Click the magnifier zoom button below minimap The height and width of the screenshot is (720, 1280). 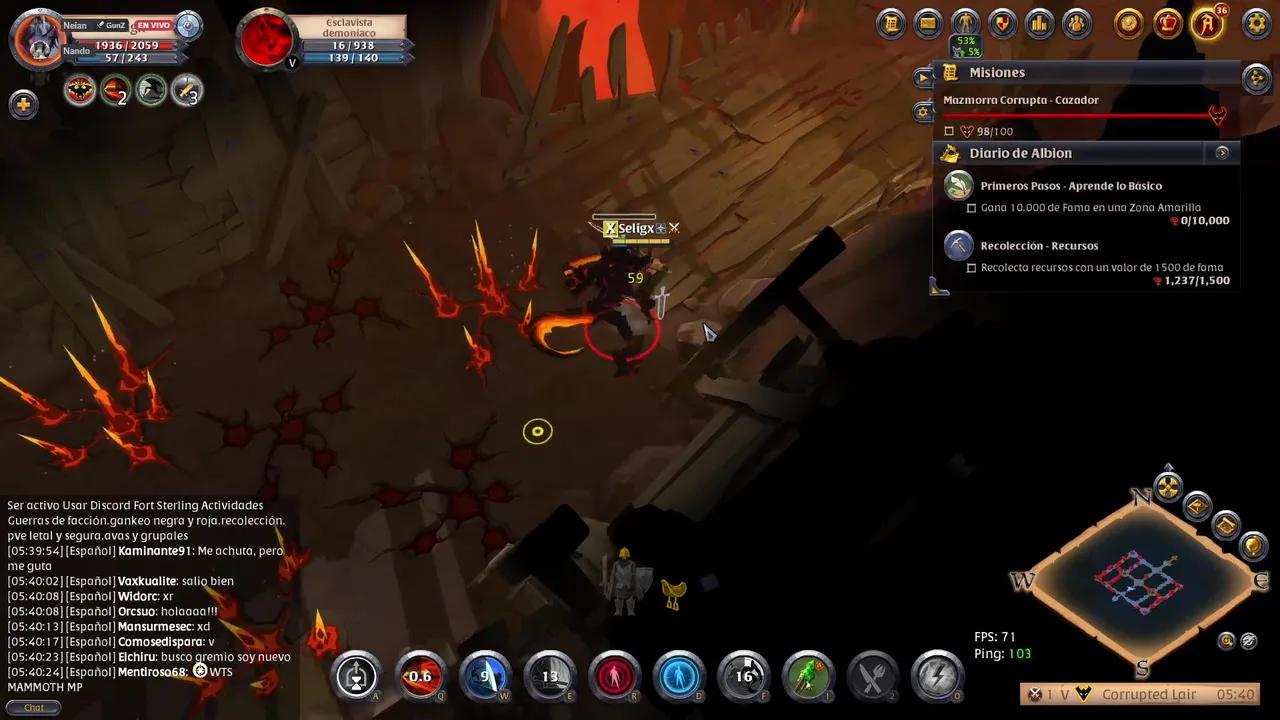point(1226,641)
